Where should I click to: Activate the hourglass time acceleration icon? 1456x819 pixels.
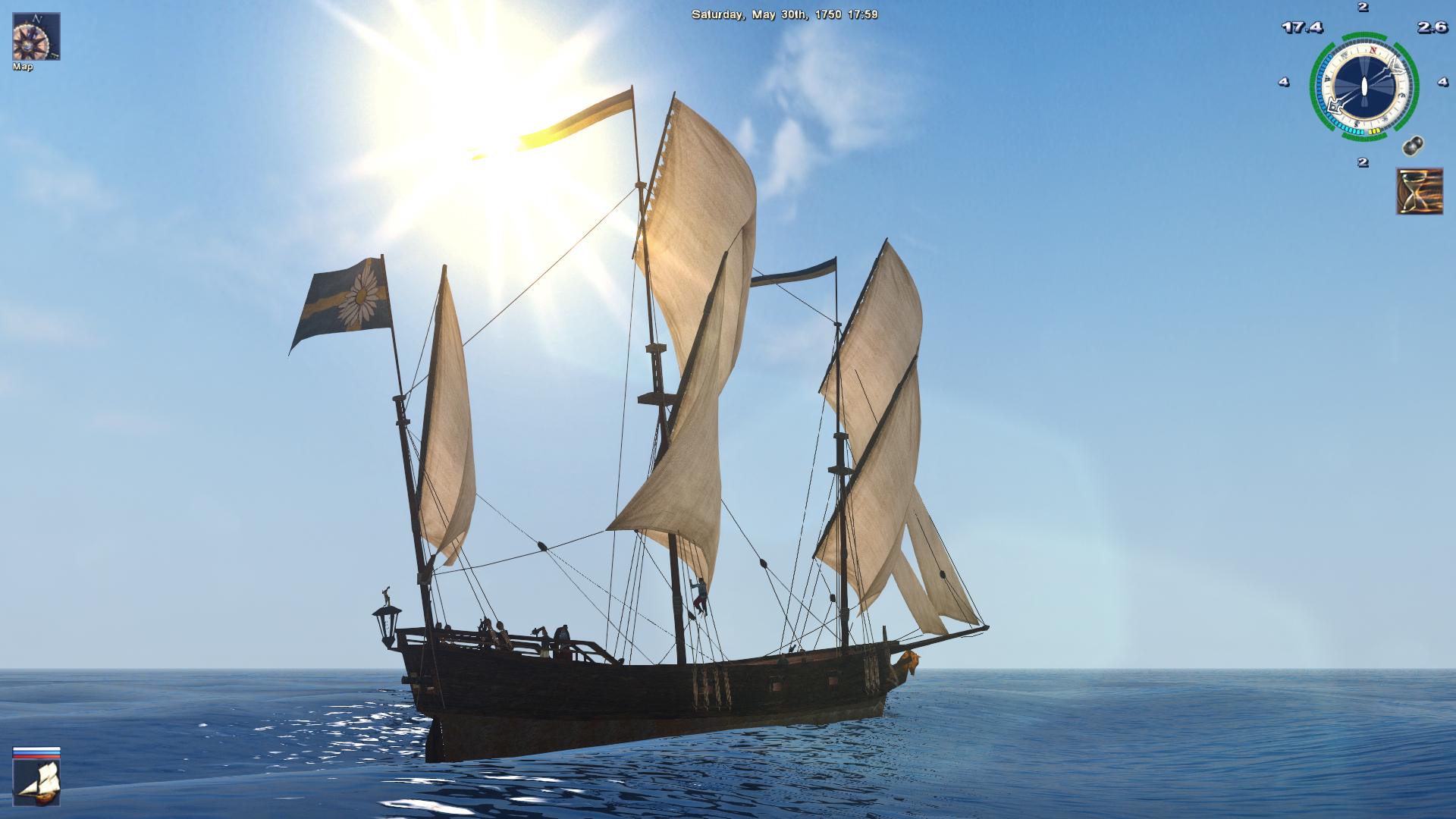pos(1419,192)
